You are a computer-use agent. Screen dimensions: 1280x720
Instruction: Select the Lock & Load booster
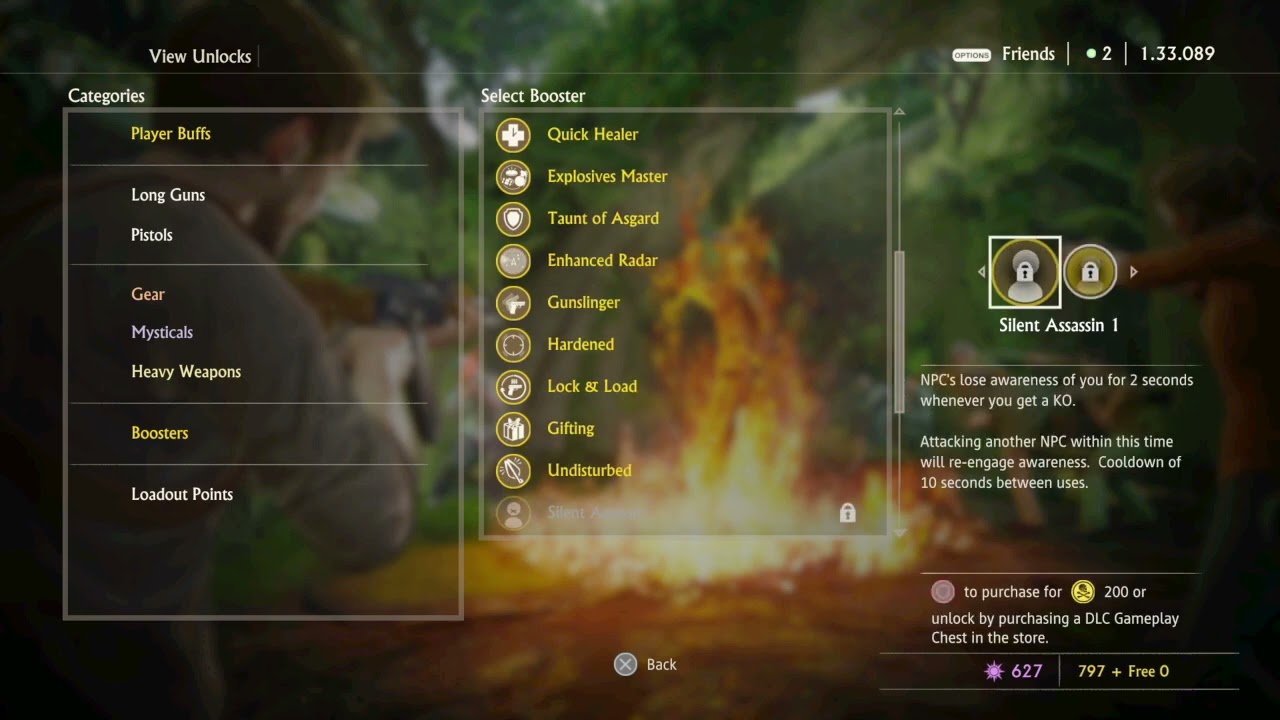pyautogui.click(x=591, y=386)
